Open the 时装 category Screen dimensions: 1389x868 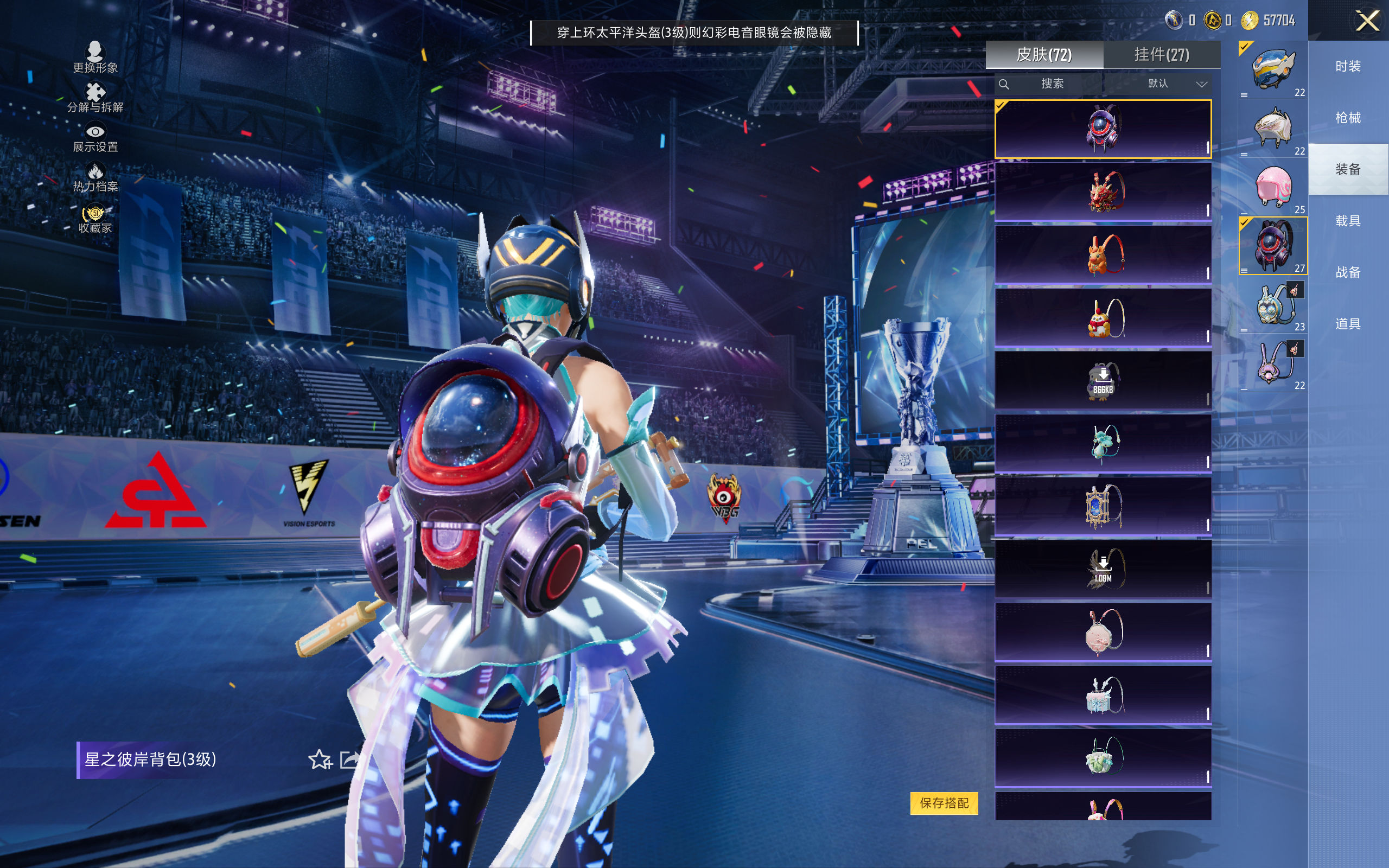(1348, 67)
